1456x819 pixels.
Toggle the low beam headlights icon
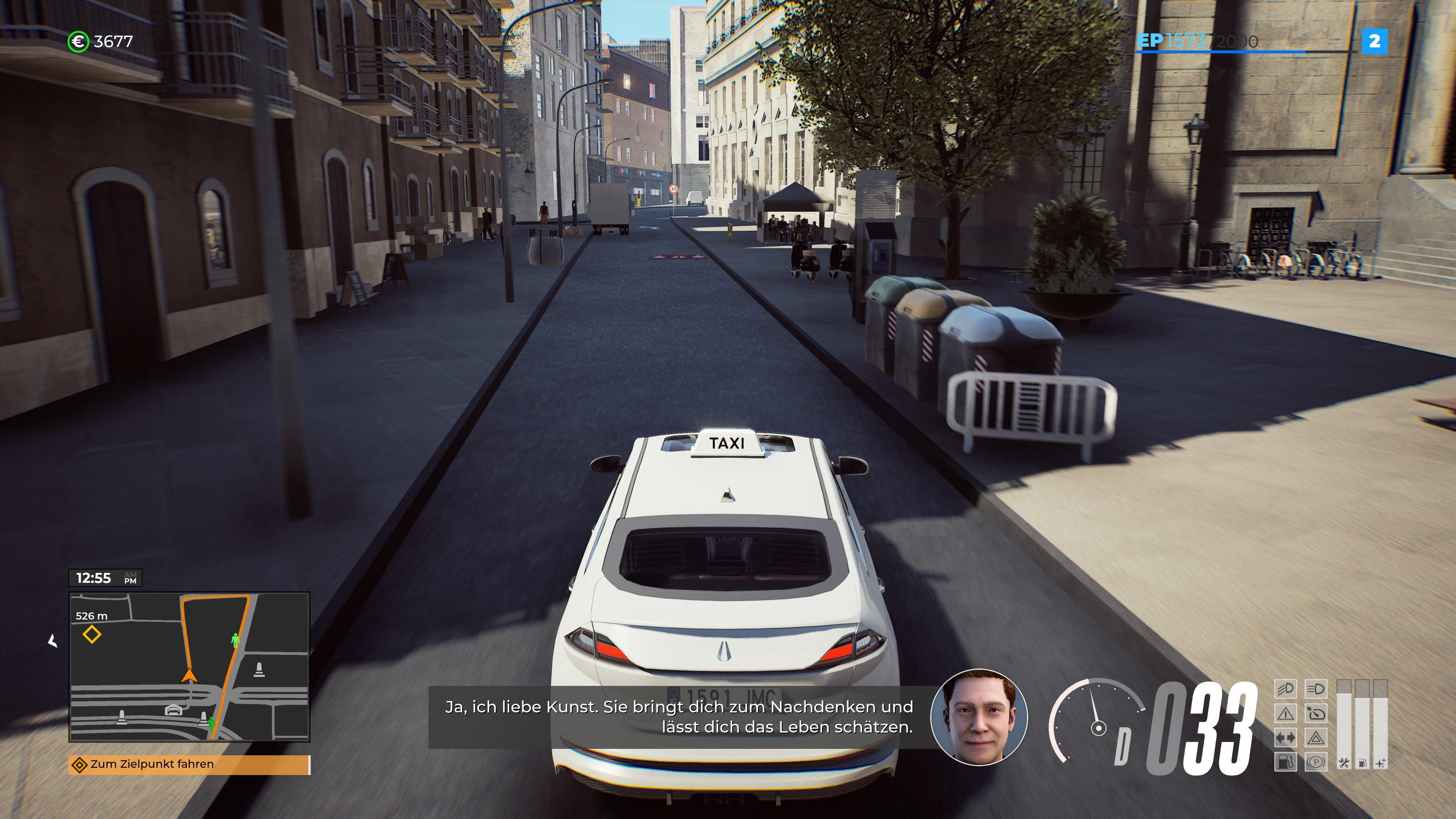tap(1285, 690)
